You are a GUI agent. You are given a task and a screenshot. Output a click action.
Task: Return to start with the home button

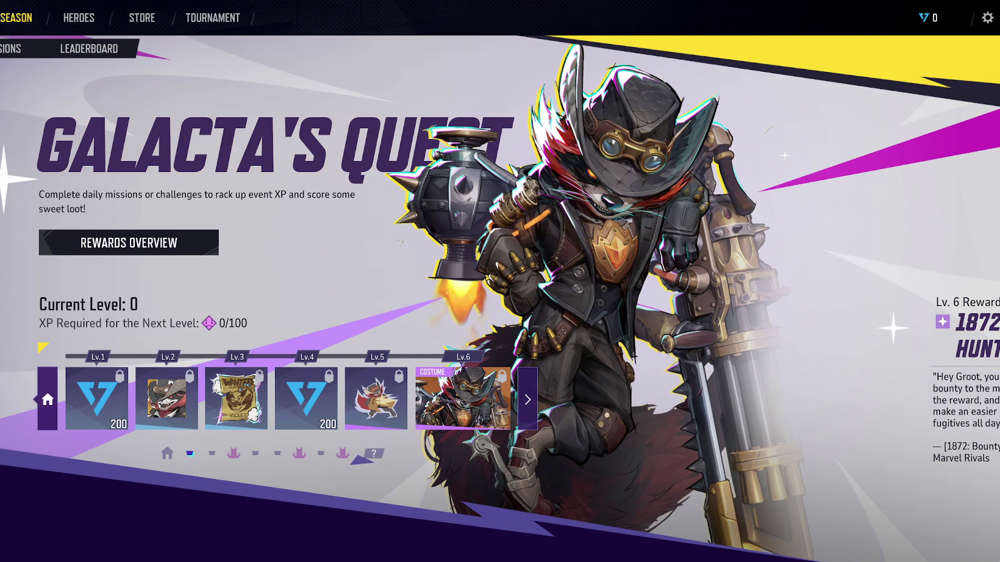pyautogui.click(x=47, y=399)
